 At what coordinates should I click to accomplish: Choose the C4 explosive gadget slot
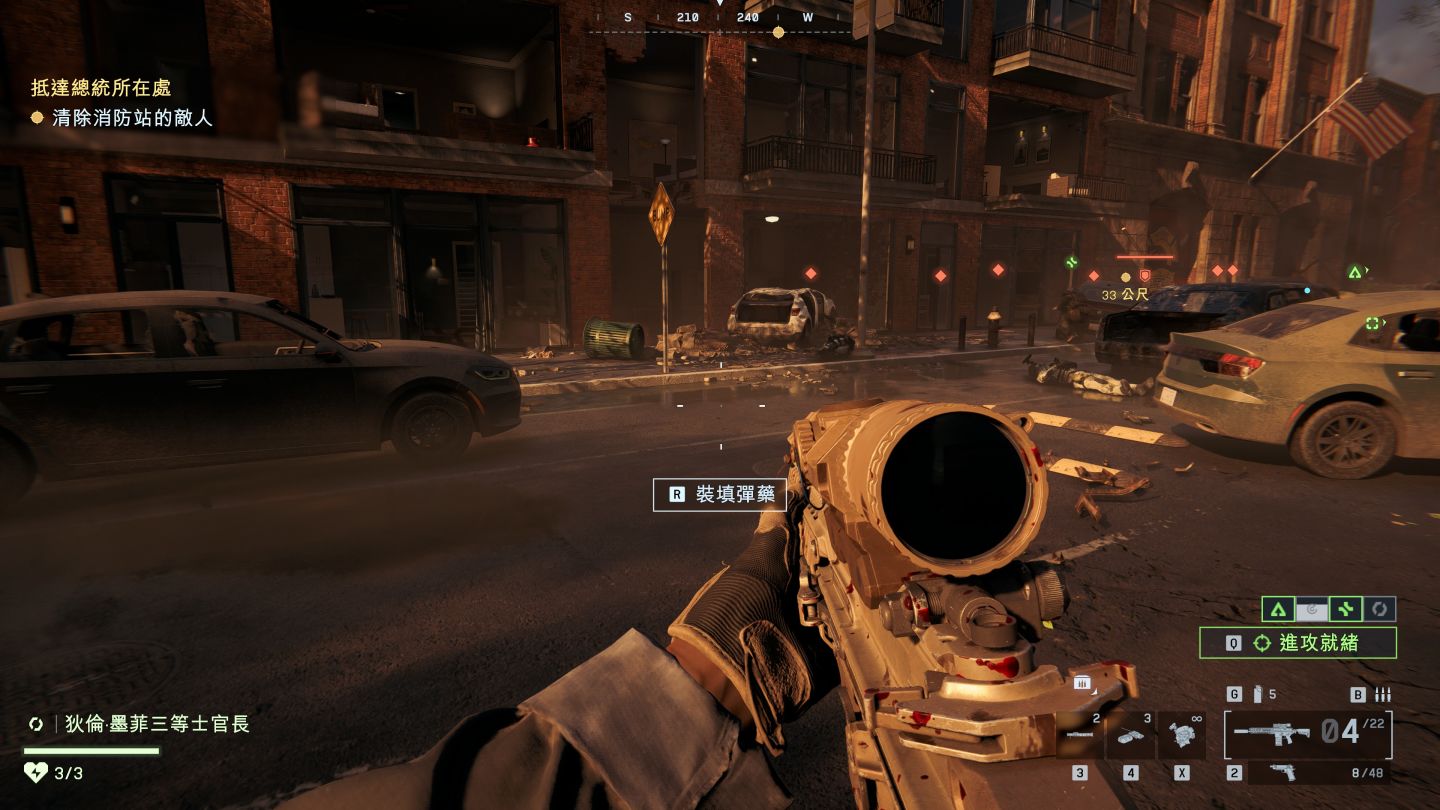[x=1131, y=735]
